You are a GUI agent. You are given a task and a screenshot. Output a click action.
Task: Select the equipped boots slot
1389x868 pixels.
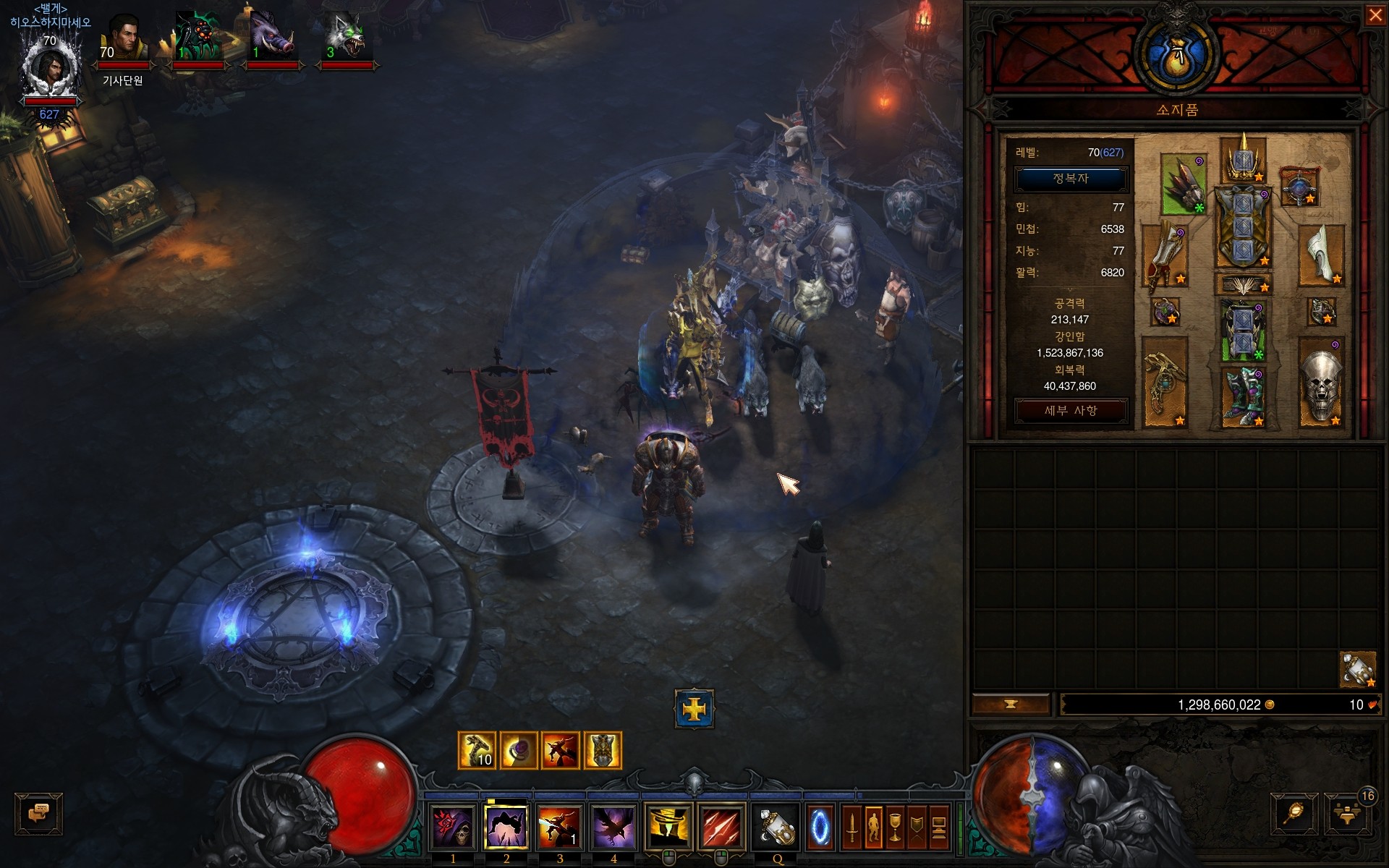(x=1243, y=396)
